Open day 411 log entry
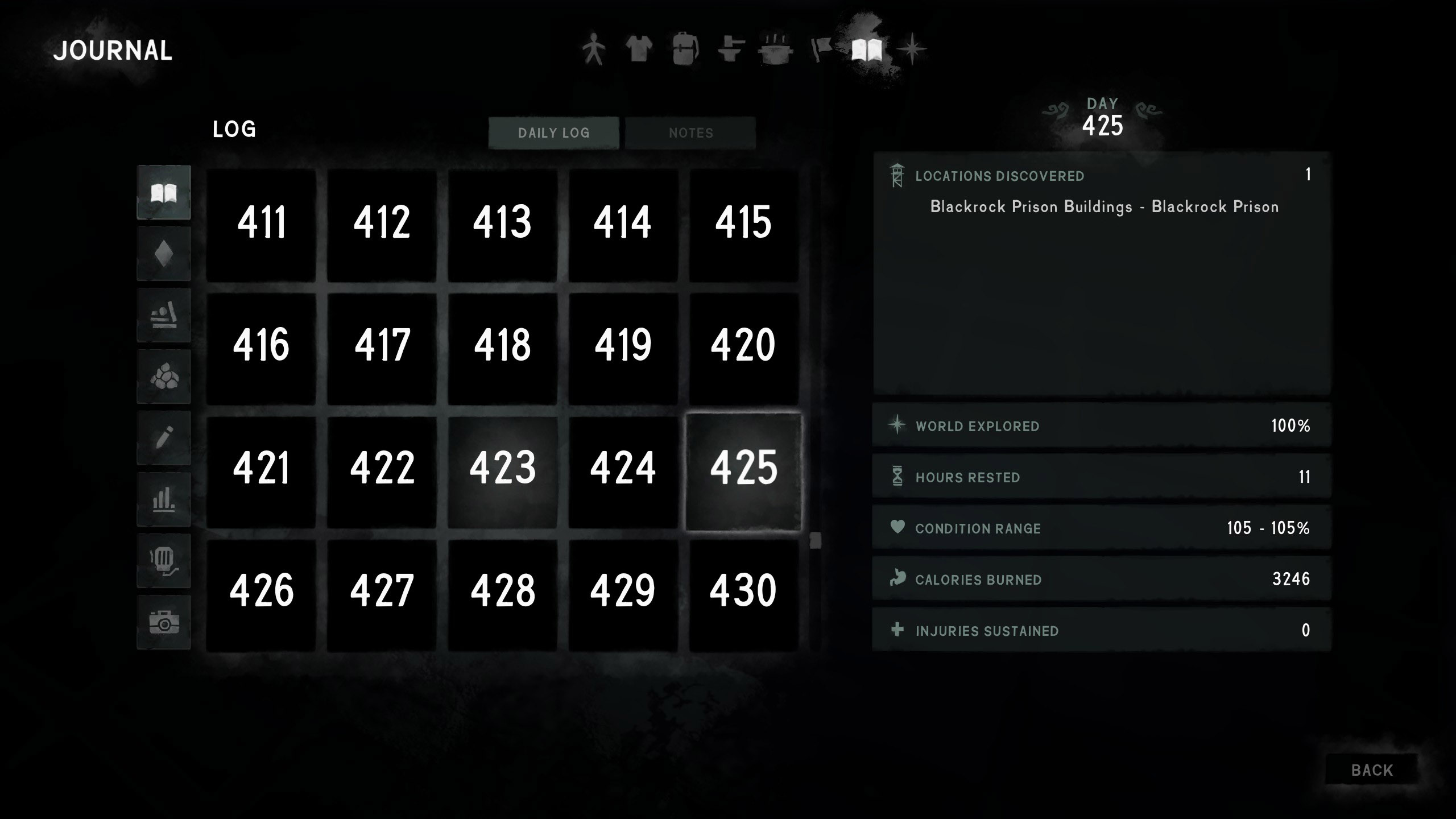 pyautogui.click(x=261, y=224)
